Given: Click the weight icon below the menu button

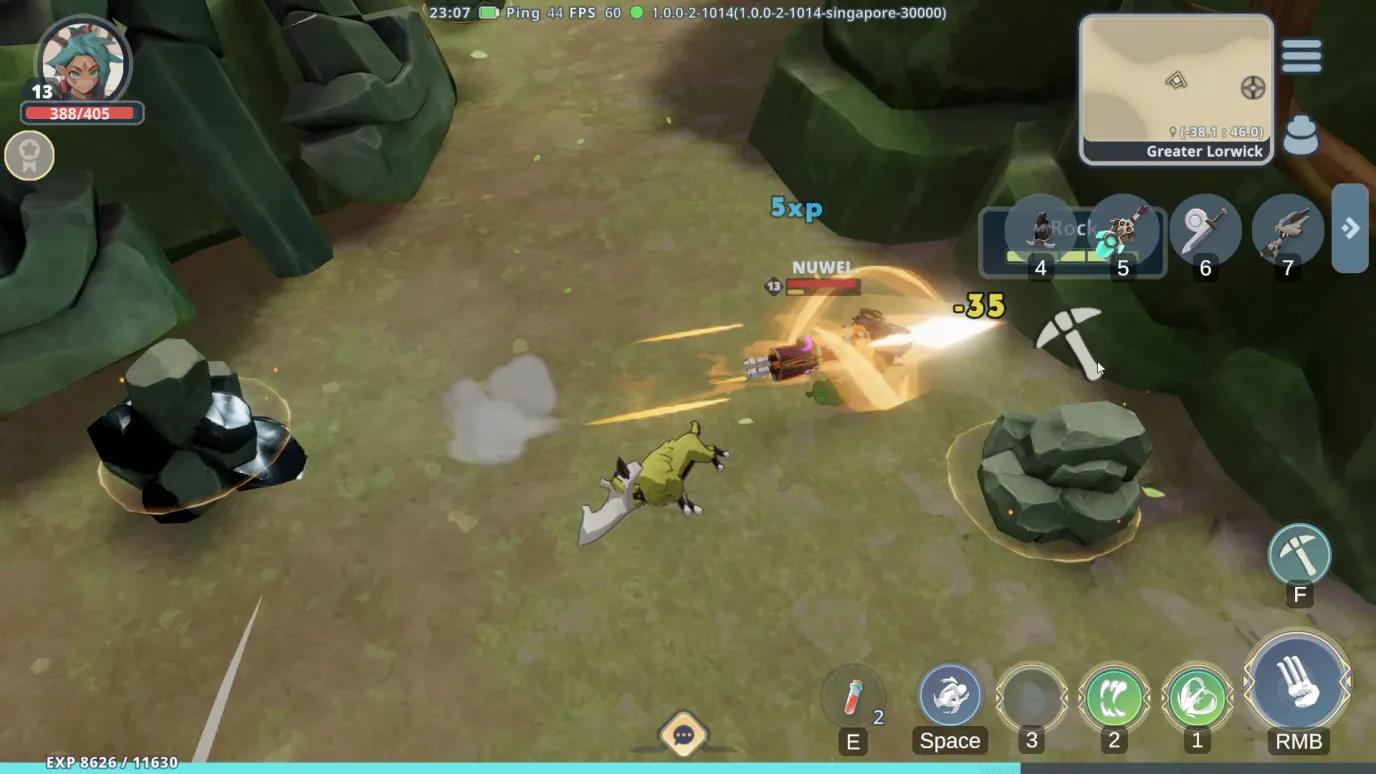Looking at the screenshot, I should coord(1300,137).
